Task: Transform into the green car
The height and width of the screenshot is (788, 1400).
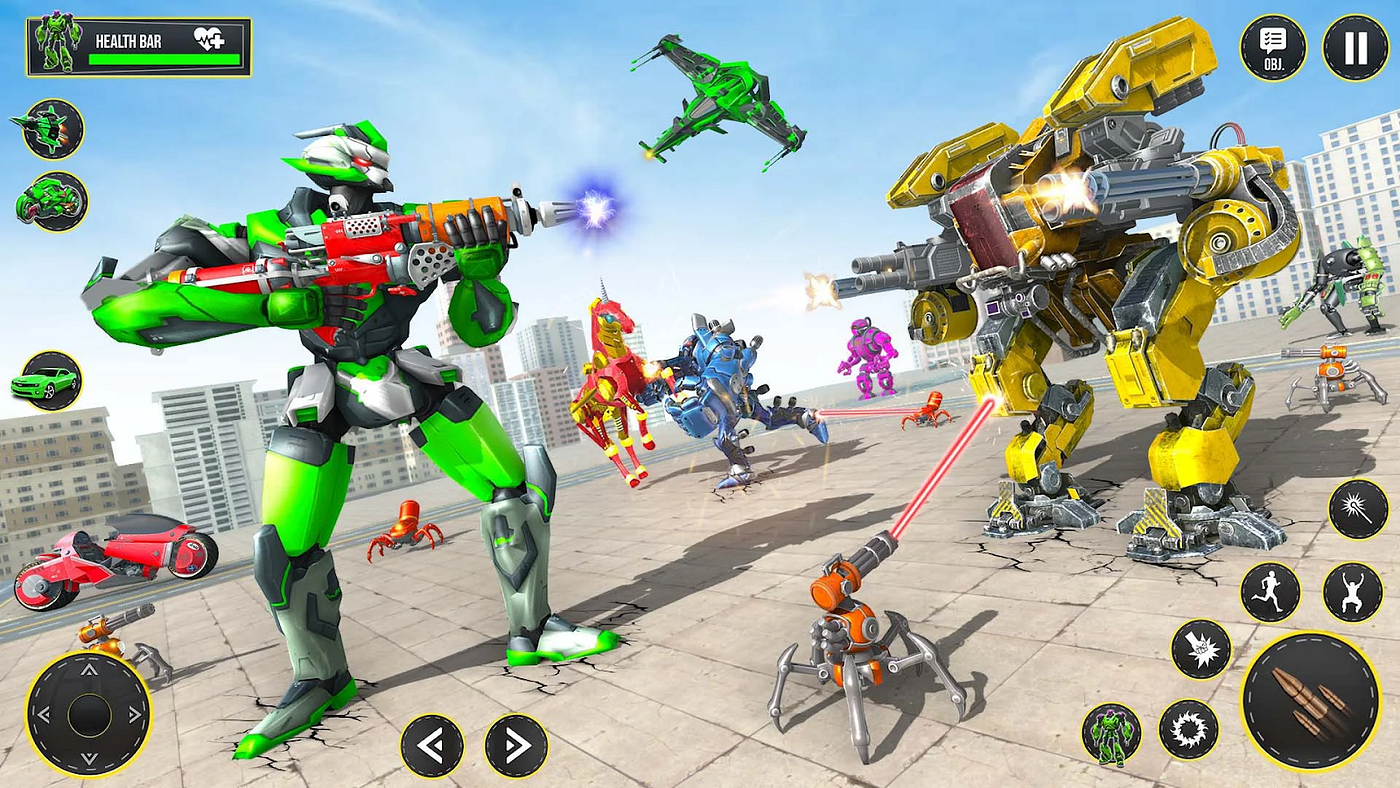Action: coord(49,381)
